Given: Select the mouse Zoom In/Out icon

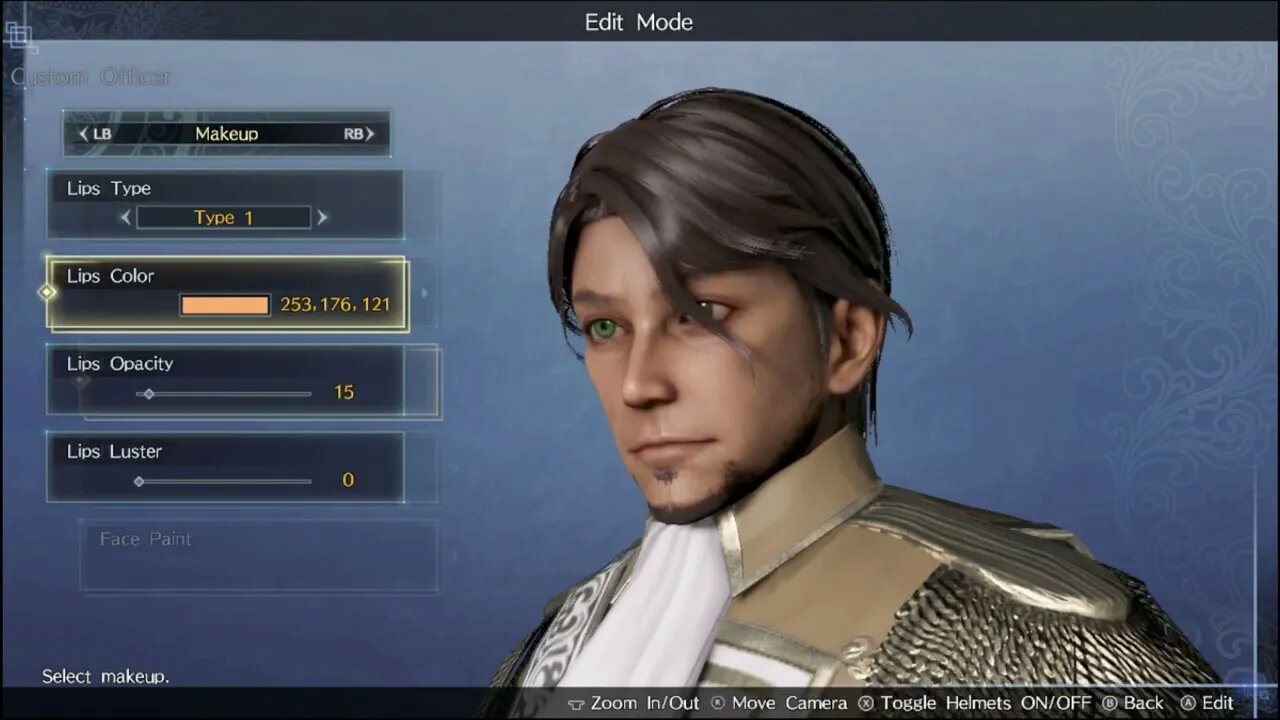Looking at the screenshot, I should pos(578,703).
